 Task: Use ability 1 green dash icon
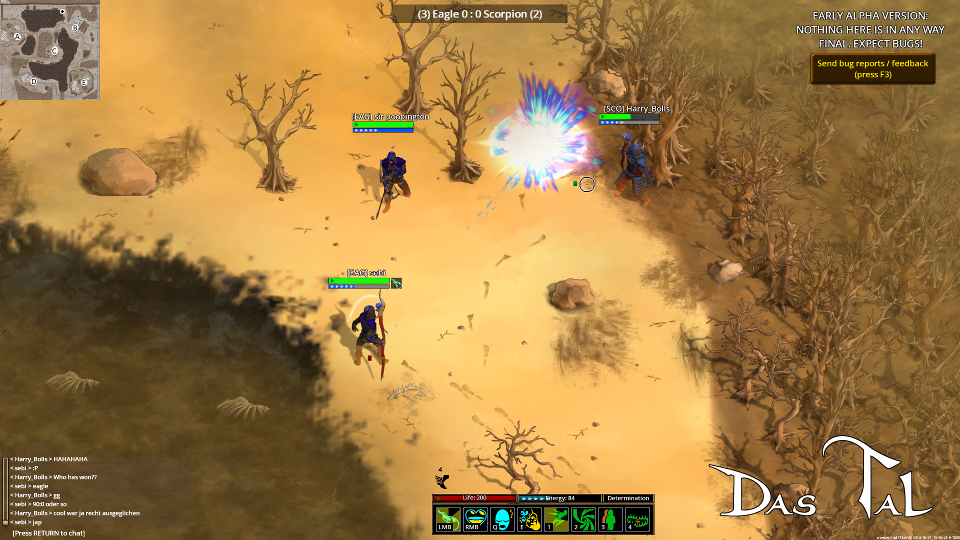point(556,519)
